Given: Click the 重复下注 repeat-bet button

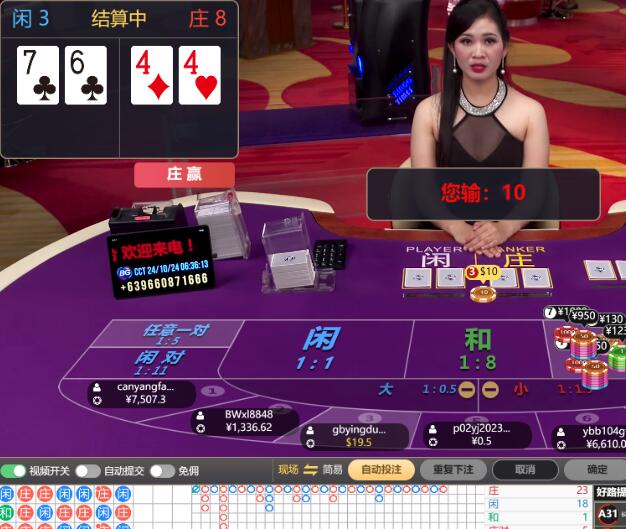Looking at the screenshot, I should click(453, 470).
